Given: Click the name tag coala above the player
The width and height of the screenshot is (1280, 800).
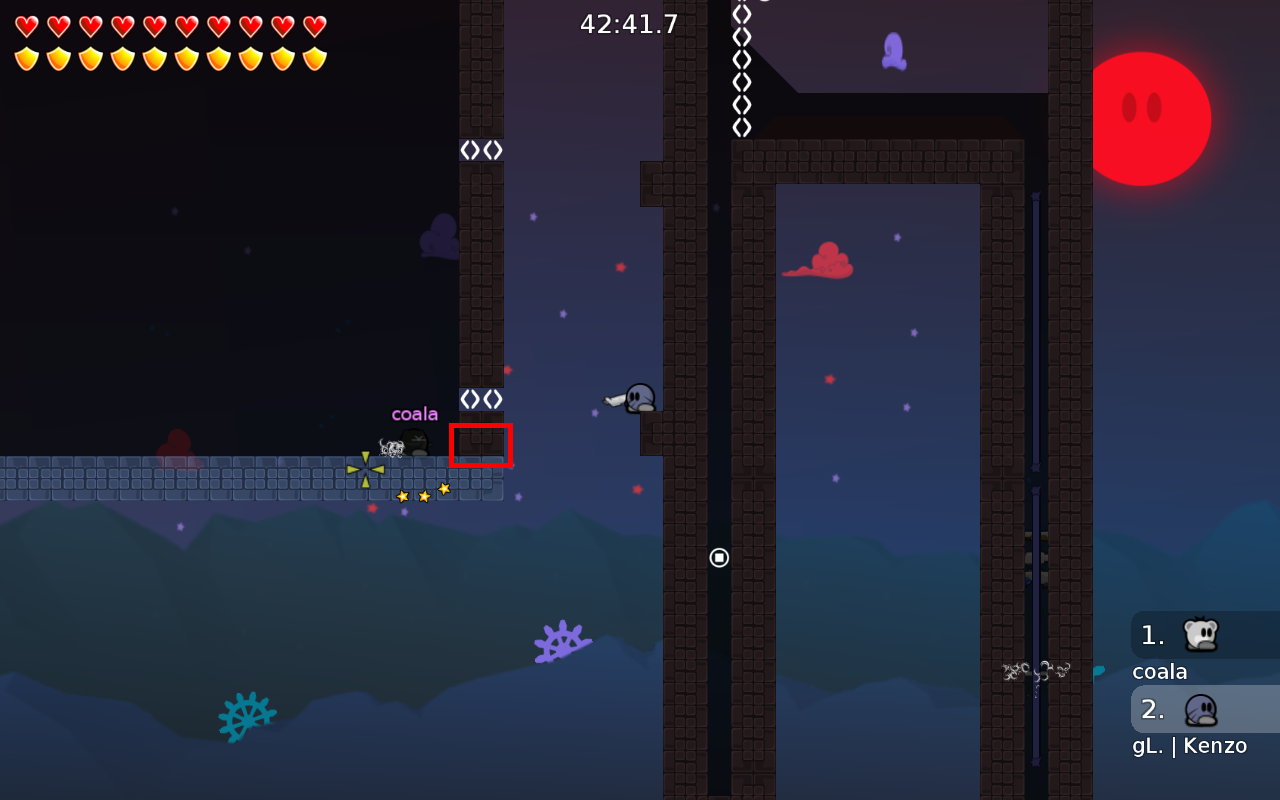Looking at the screenshot, I should (x=415, y=412).
